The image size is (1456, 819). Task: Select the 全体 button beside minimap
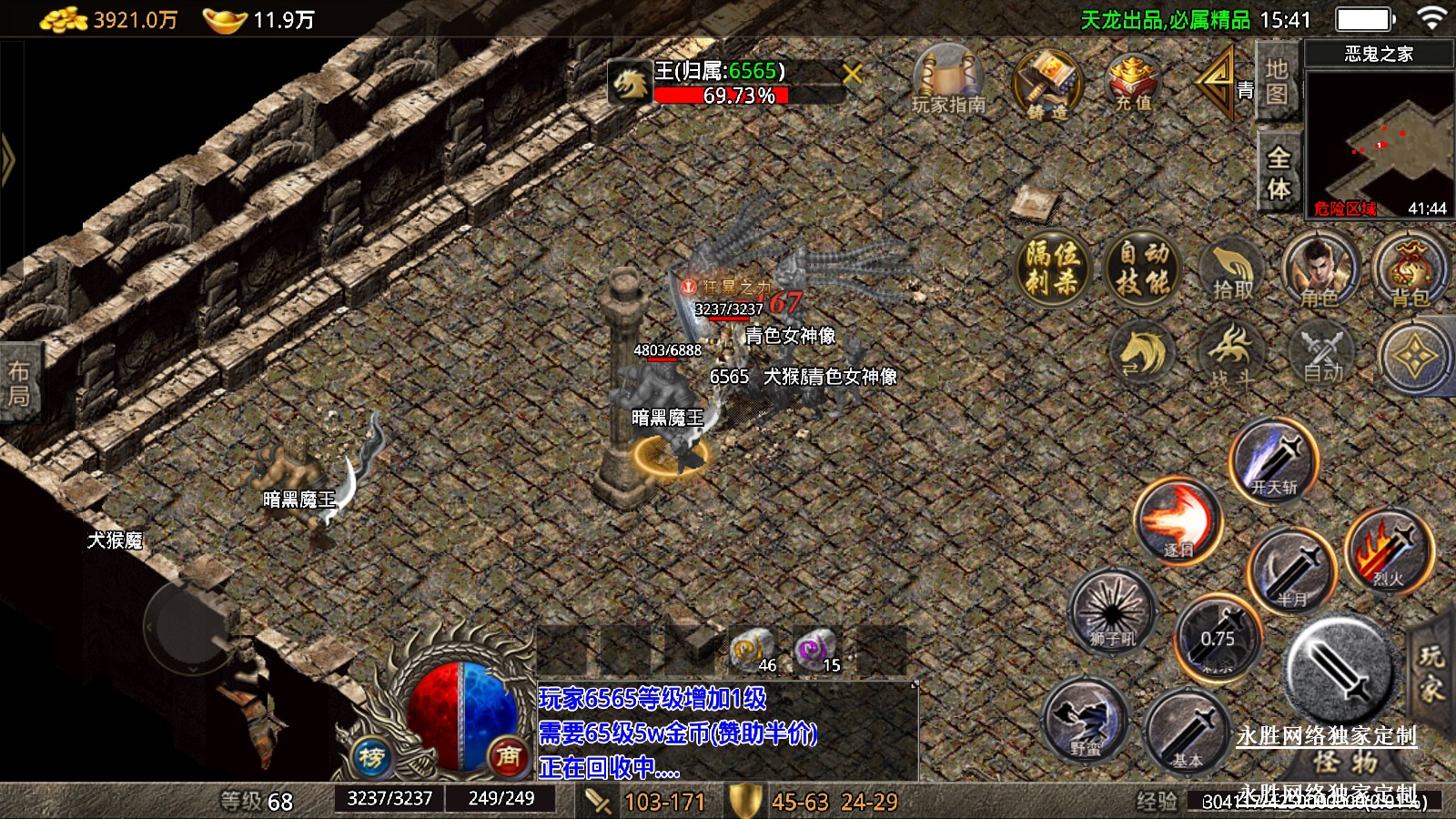[1279, 173]
